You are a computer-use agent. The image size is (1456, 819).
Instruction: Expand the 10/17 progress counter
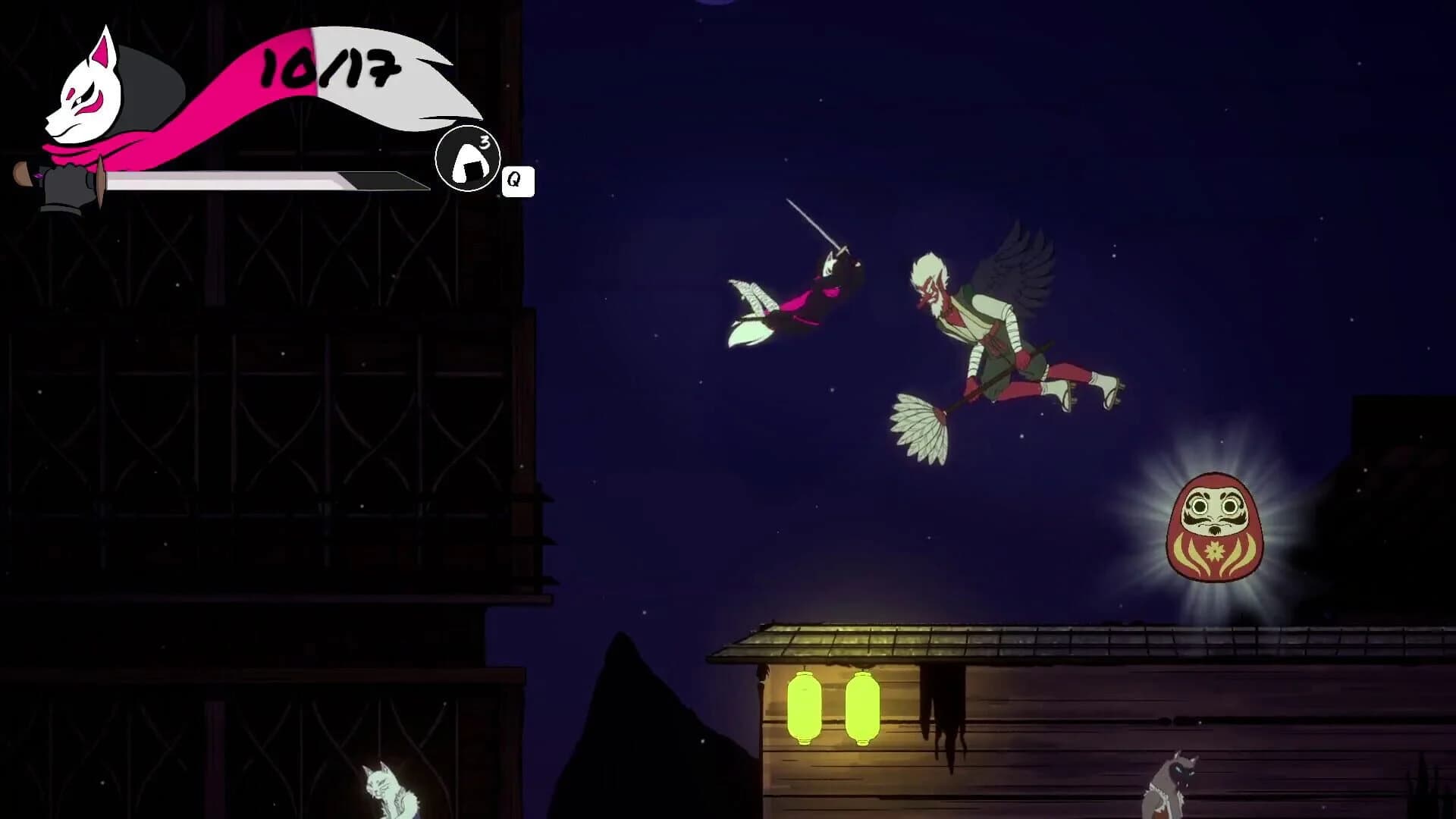tap(328, 68)
